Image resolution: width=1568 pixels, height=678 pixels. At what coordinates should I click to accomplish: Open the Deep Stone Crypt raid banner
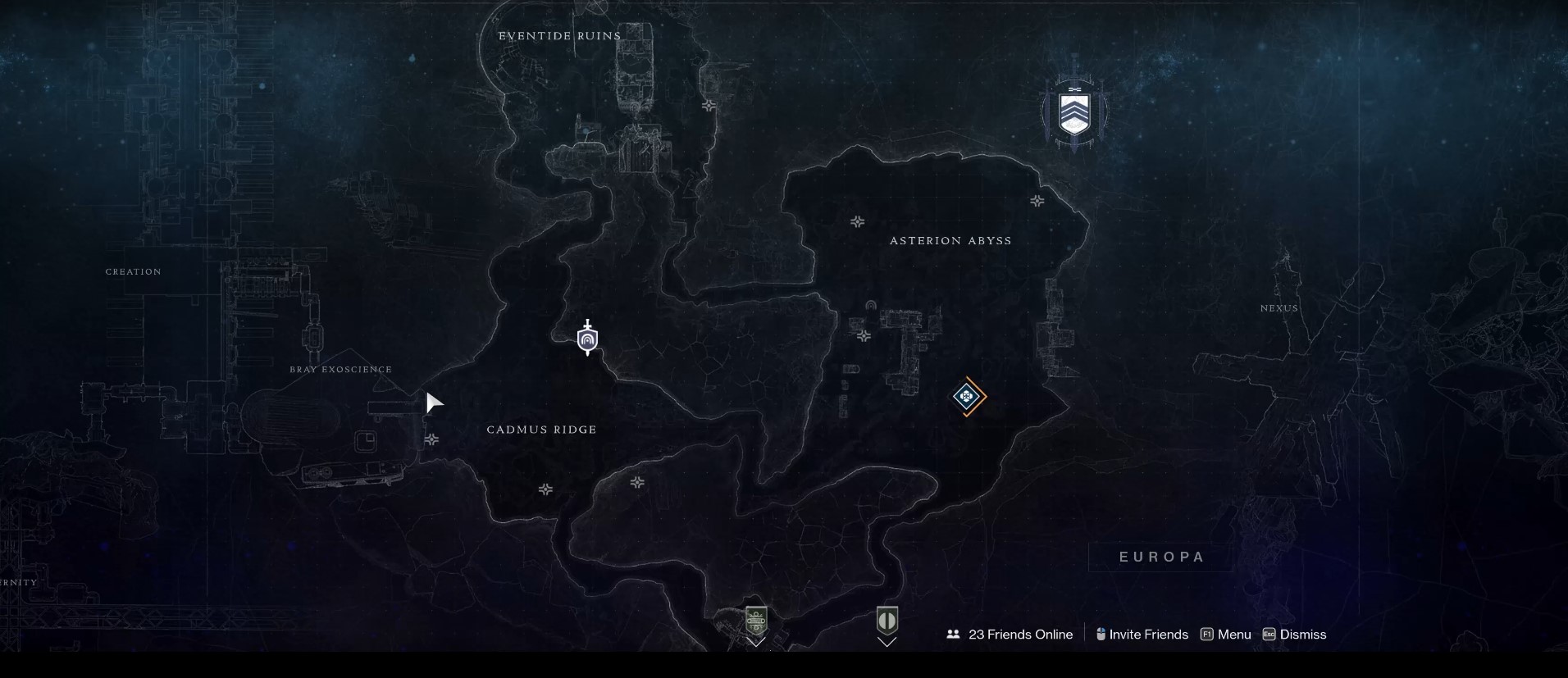1074,112
